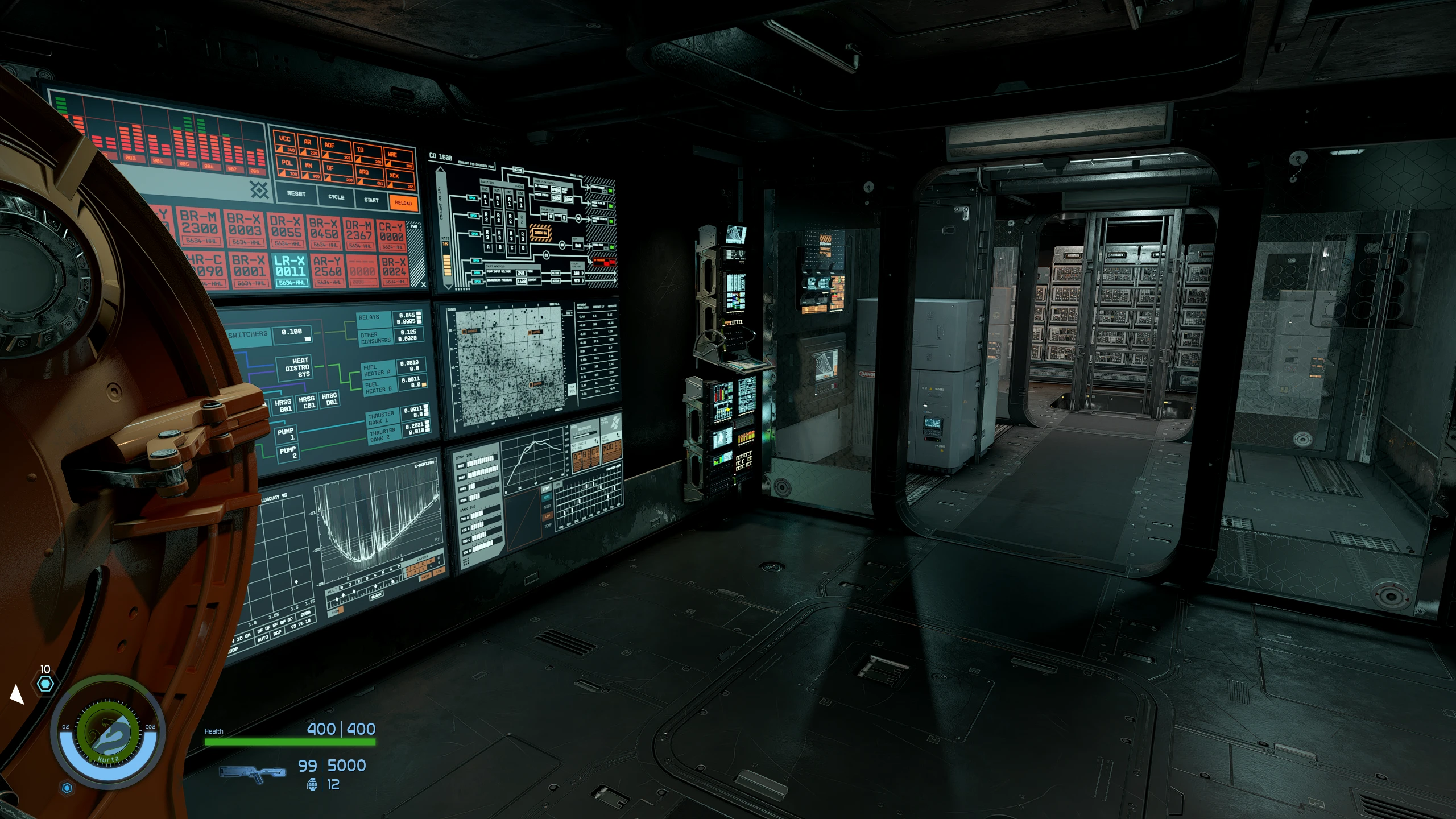Image resolution: width=1456 pixels, height=819 pixels.
Task: Click the small blue hexagon below the watch
Action: coord(67,788)
